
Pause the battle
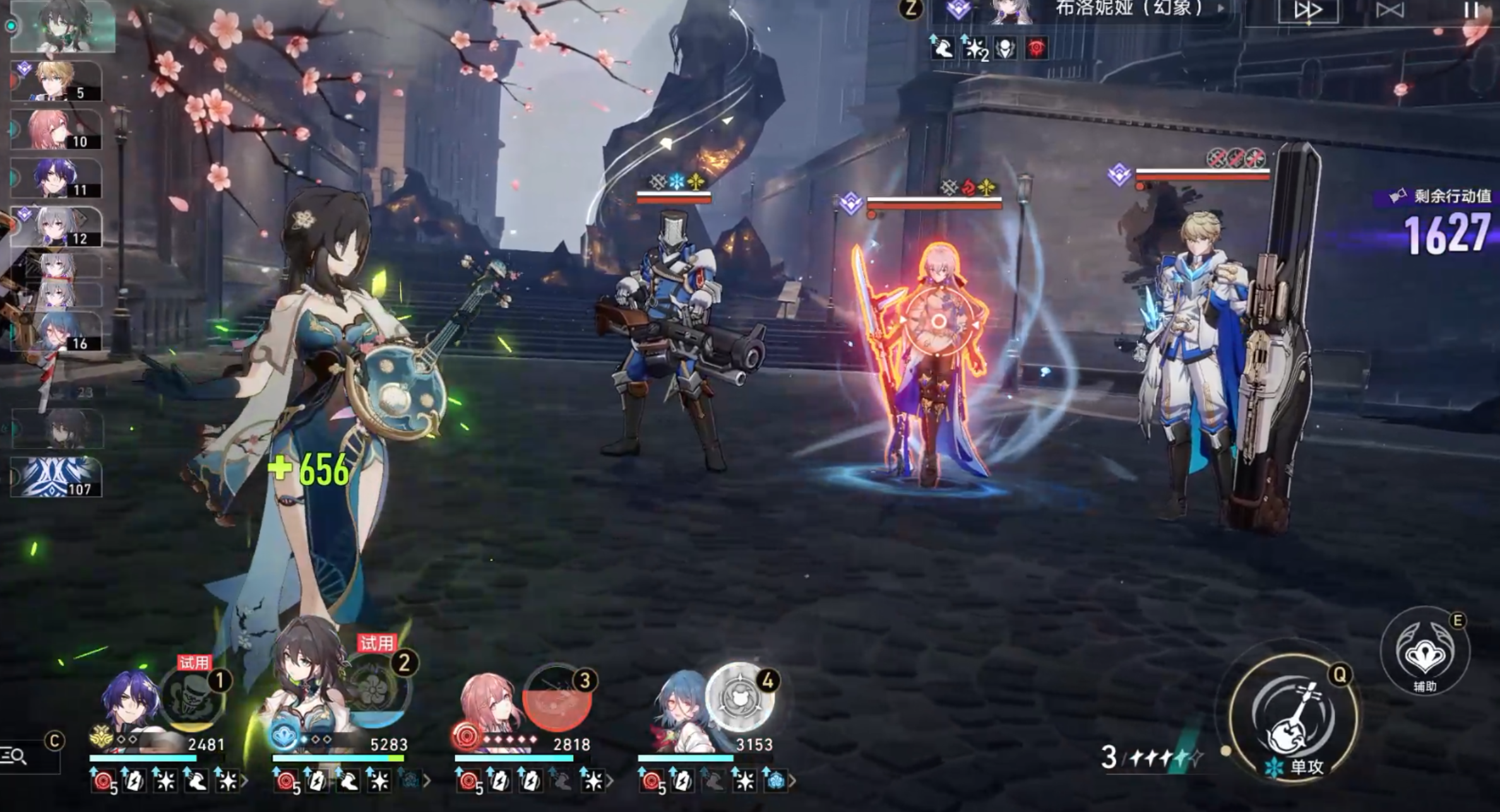[1471, 9]
